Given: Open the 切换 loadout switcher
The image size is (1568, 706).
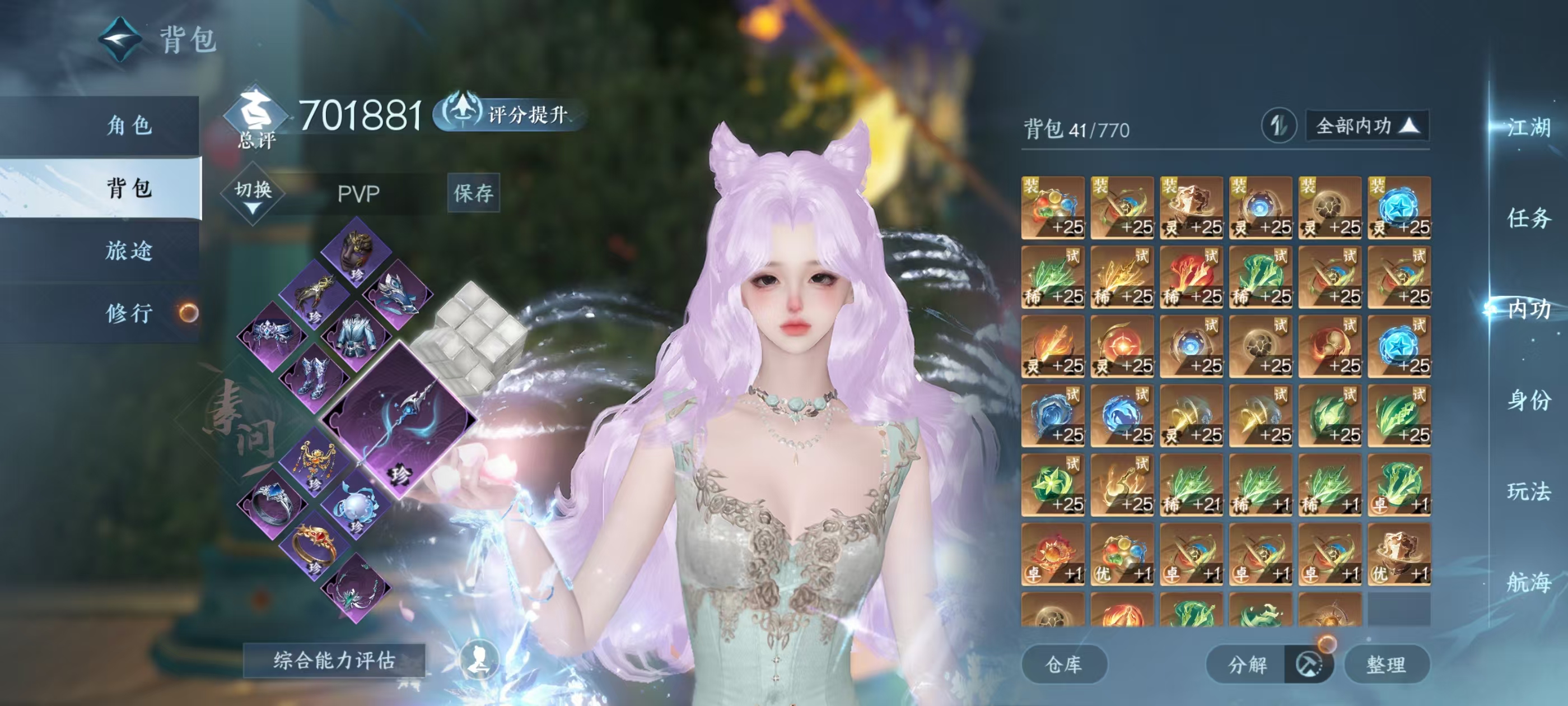Looking at the screenshot, I should coord(253,194).
